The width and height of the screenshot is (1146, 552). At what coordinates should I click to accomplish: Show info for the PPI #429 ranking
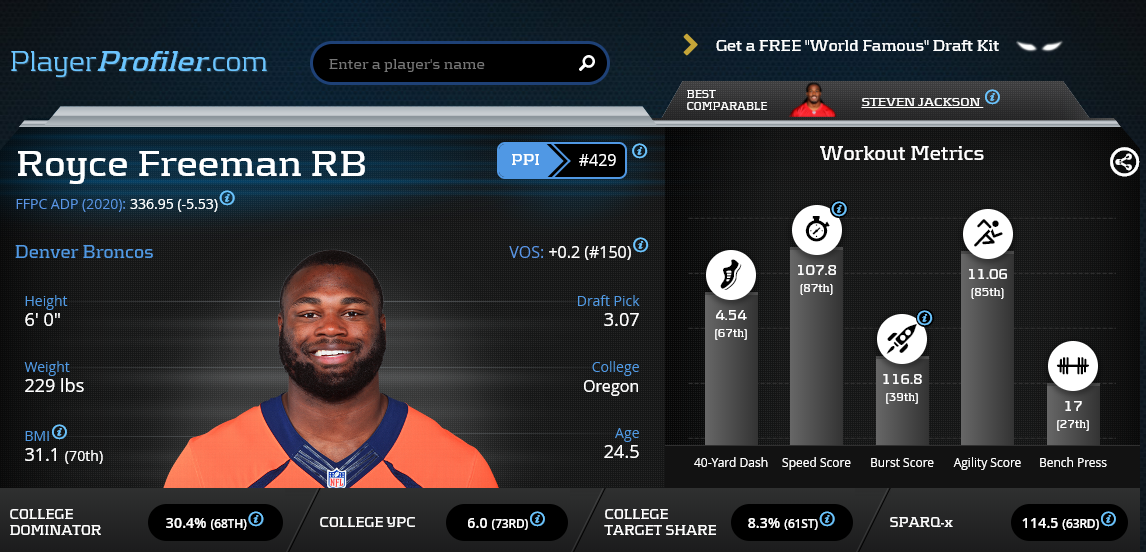(640, 152)
